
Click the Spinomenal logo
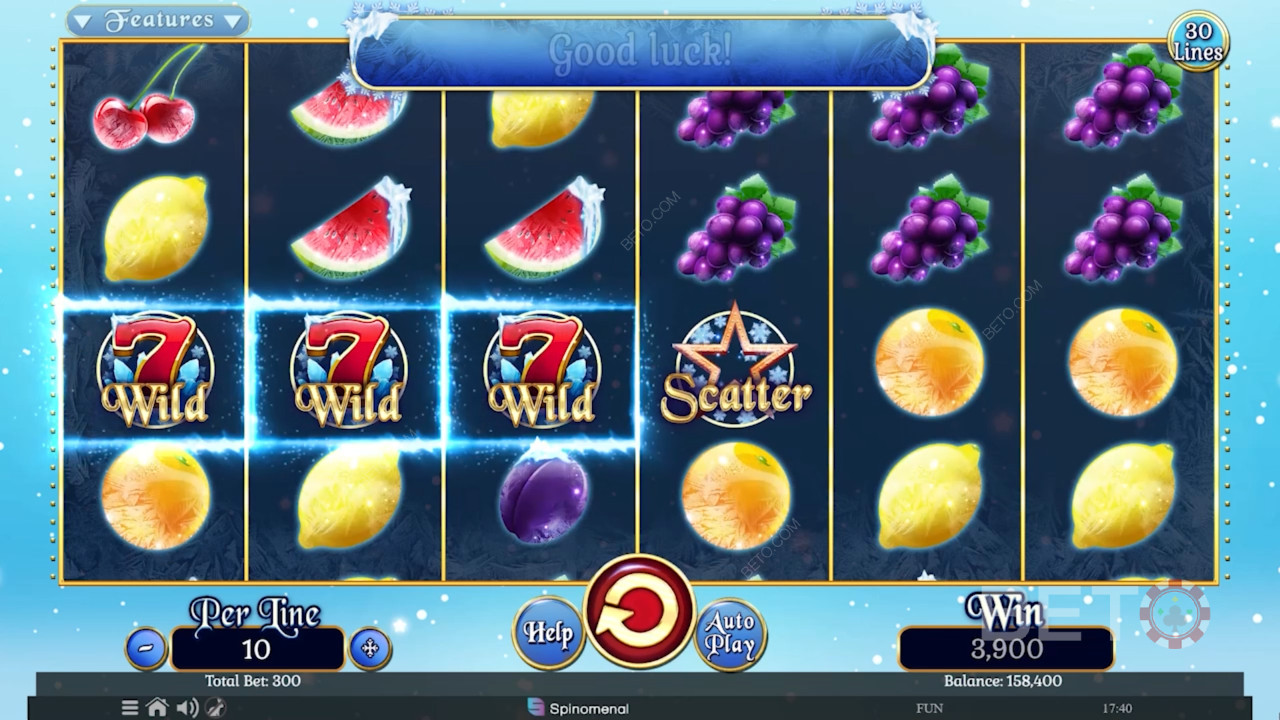click(x=578, y=708)
